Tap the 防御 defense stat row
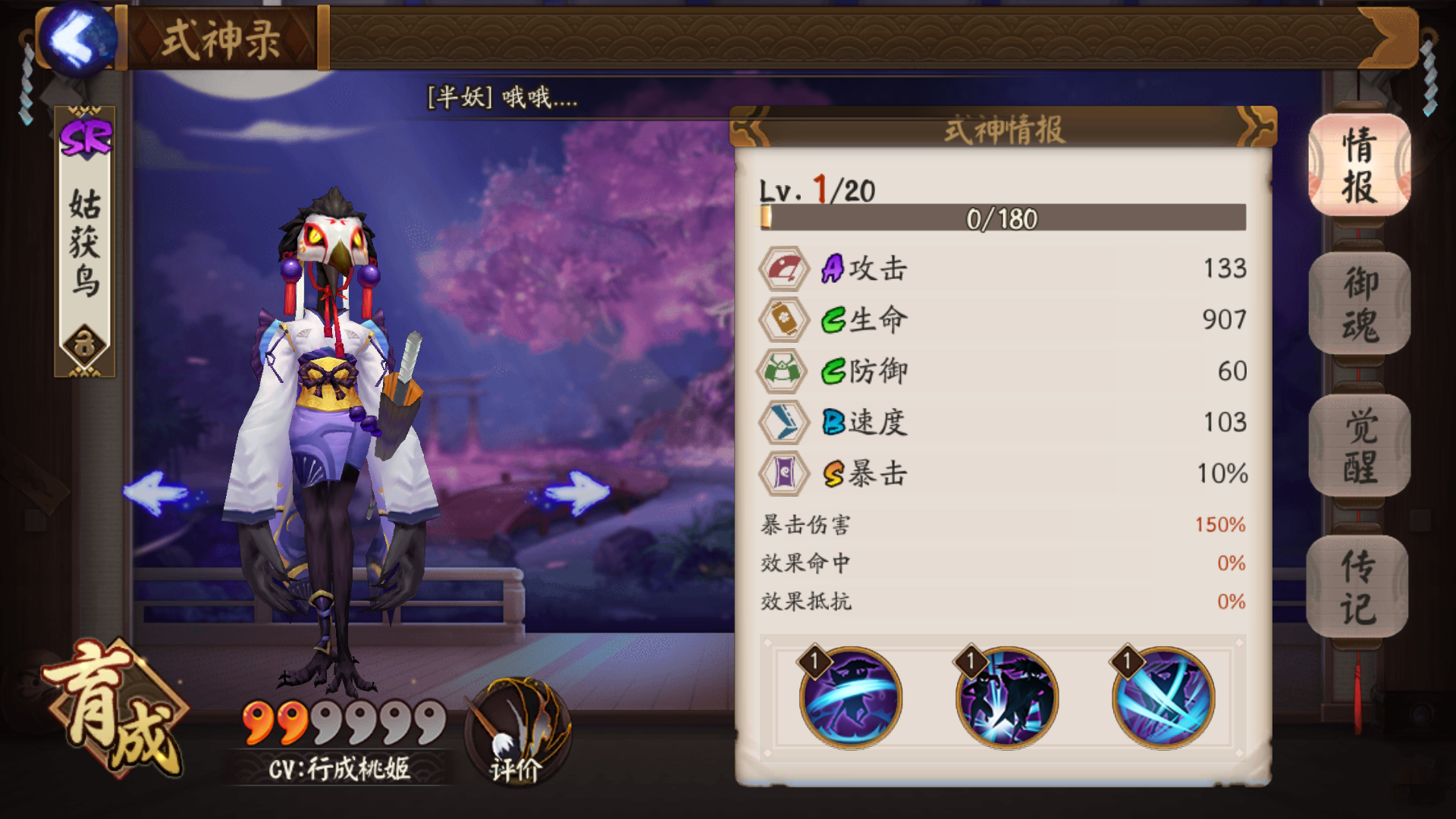 1003,371
